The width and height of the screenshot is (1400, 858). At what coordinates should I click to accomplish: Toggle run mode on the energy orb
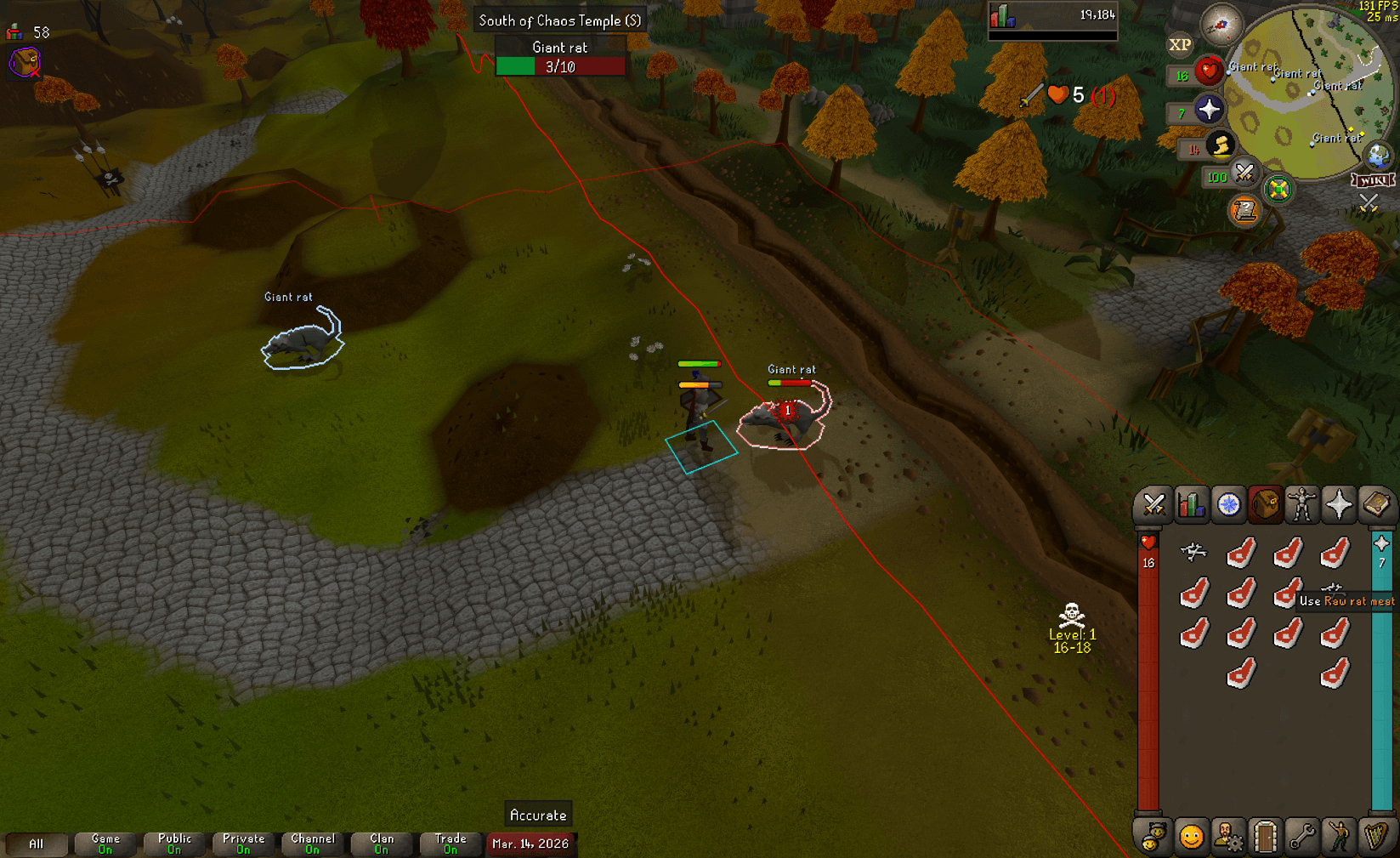click(x=1221, y=146)
